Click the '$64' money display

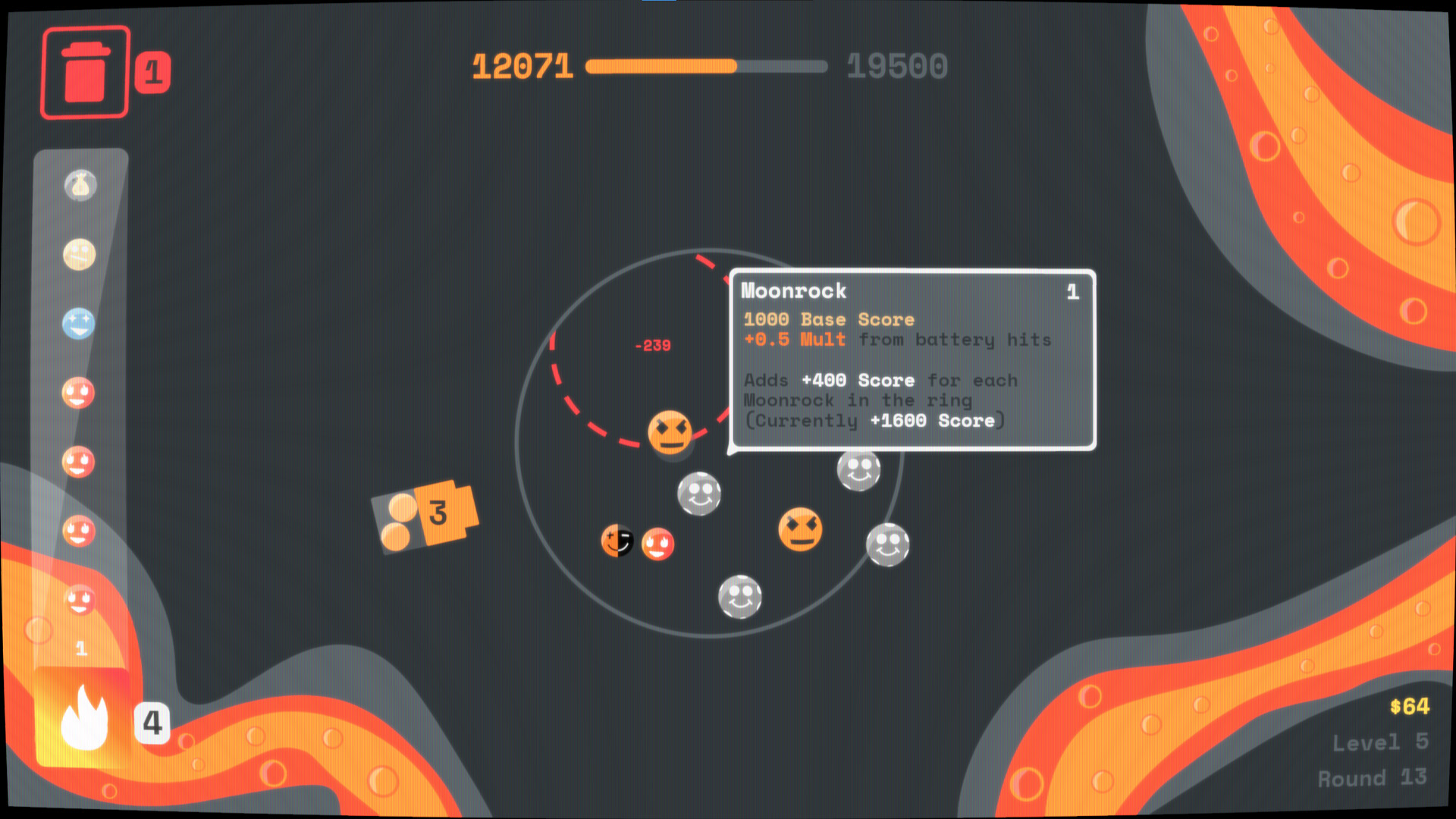click(x=1410, y=707)
